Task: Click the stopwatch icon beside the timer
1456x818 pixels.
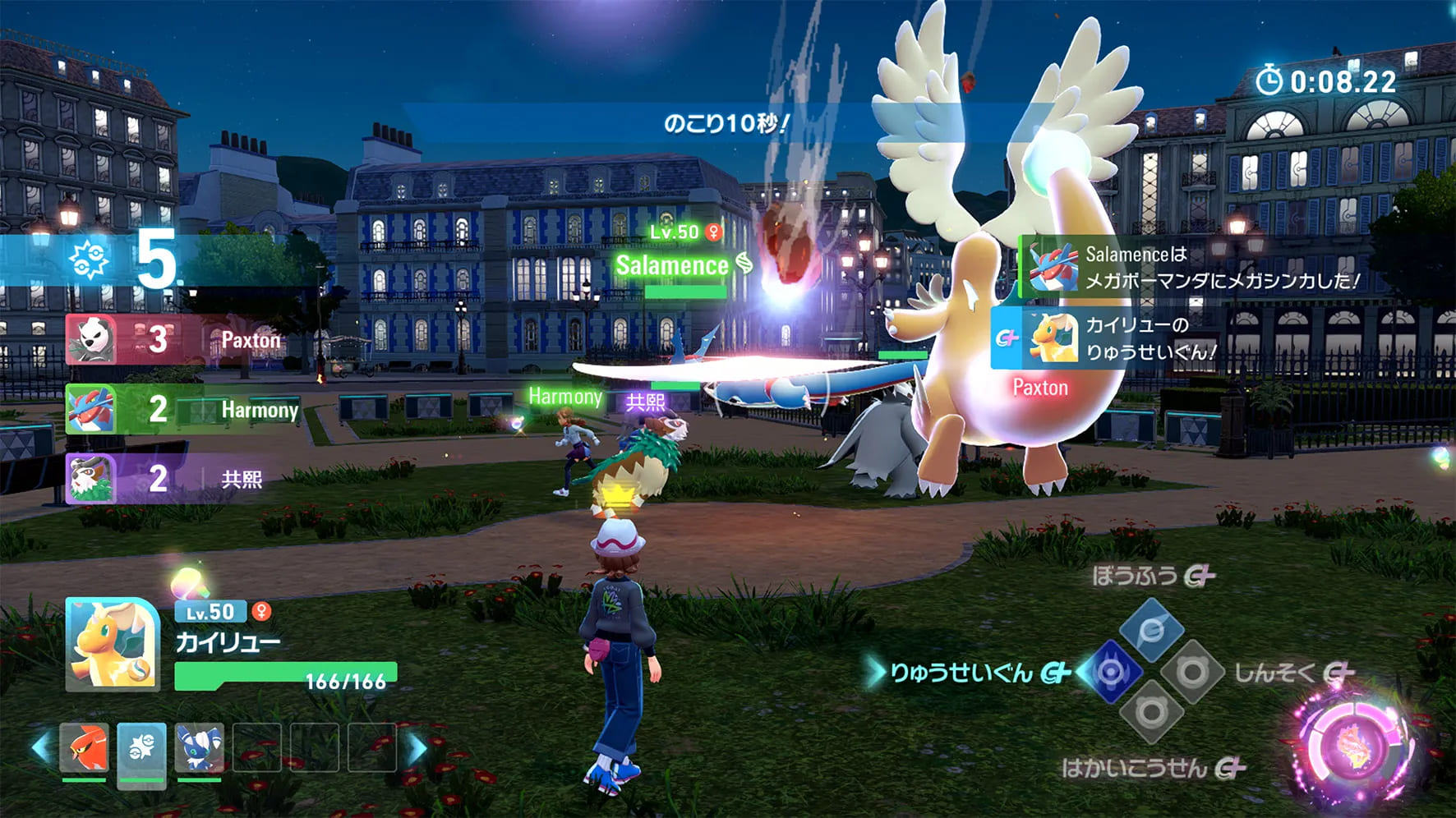Action: [x=1271, y=78]
